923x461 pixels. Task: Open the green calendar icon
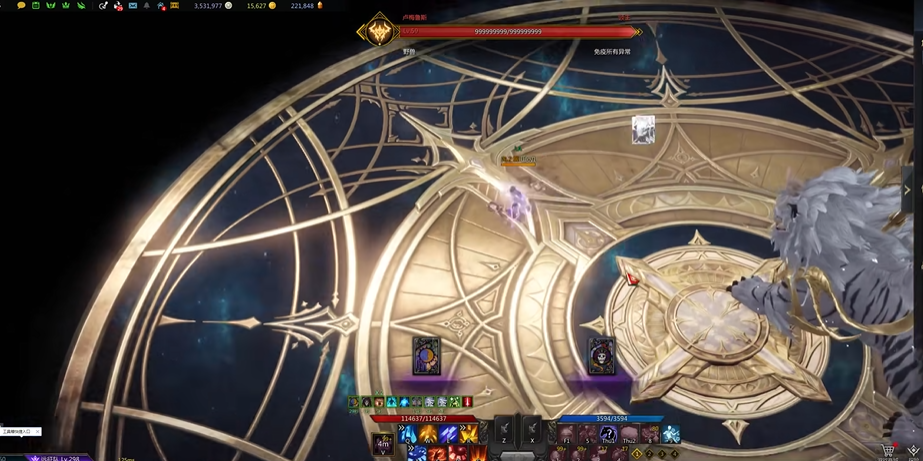[x=36, y=6]
